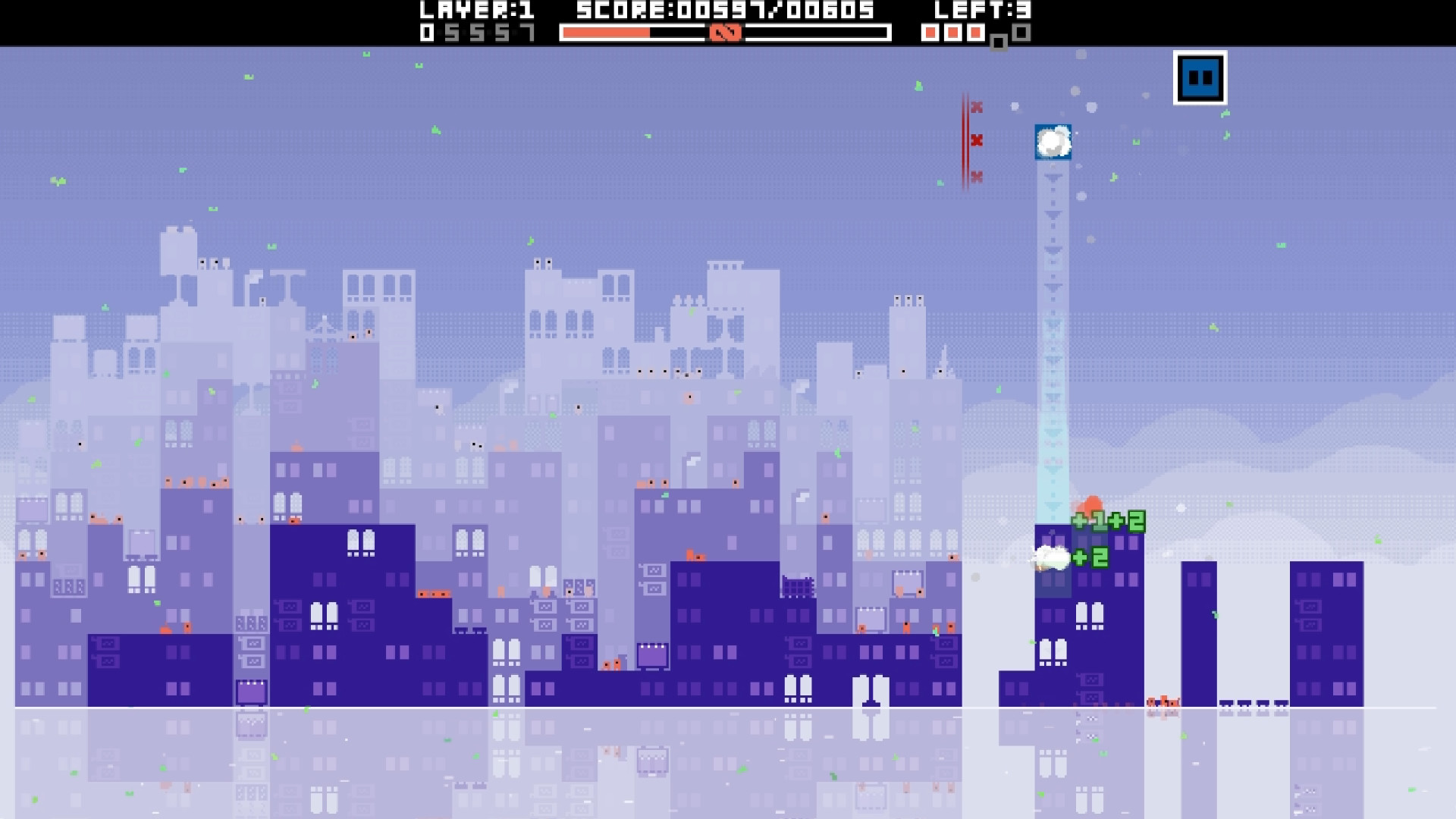Click the first orange block under LEFT:3
This screenshot has height=819, width=1456.
point(930,33)
